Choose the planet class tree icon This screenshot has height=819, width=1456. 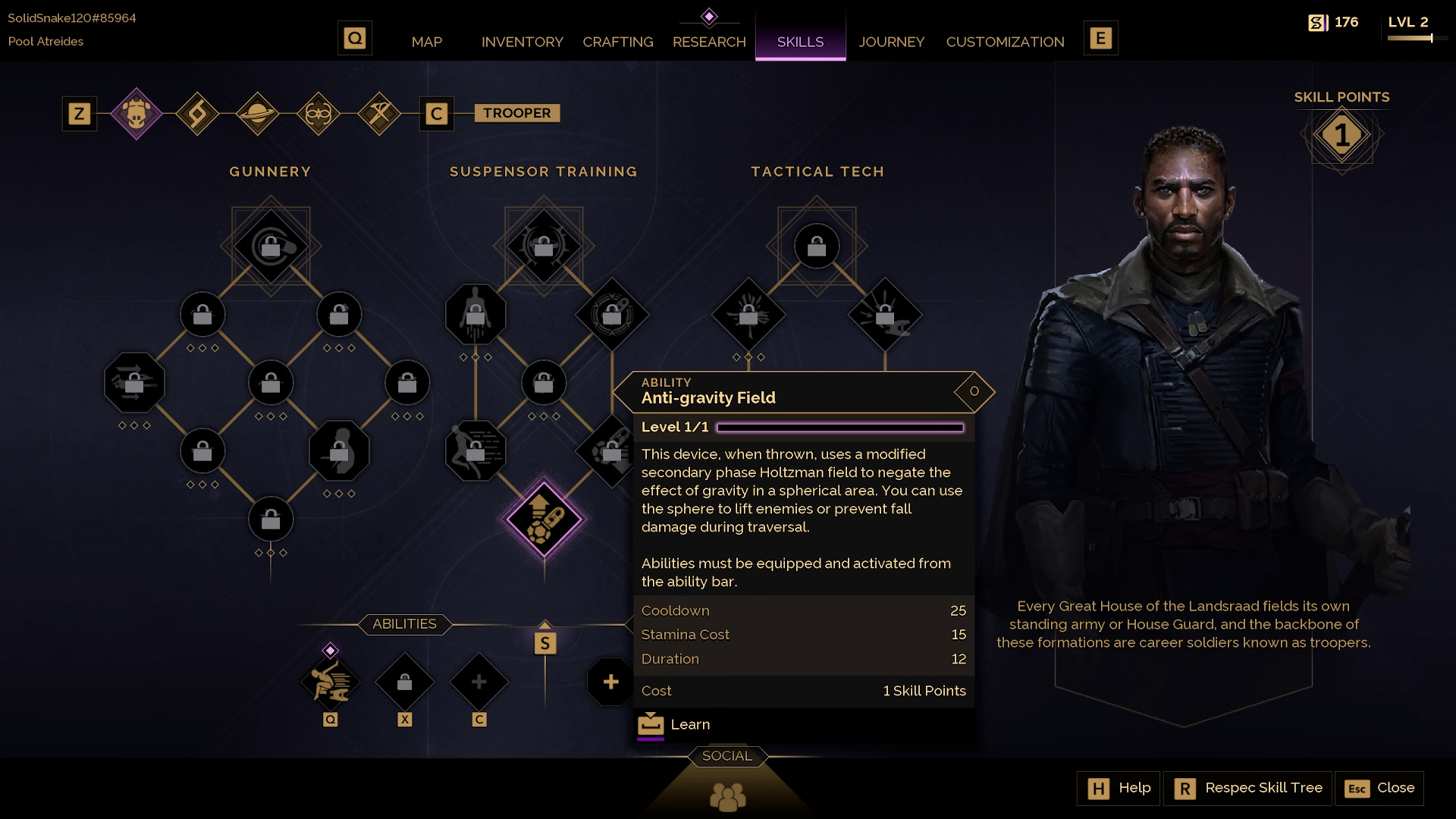(257, 114)
